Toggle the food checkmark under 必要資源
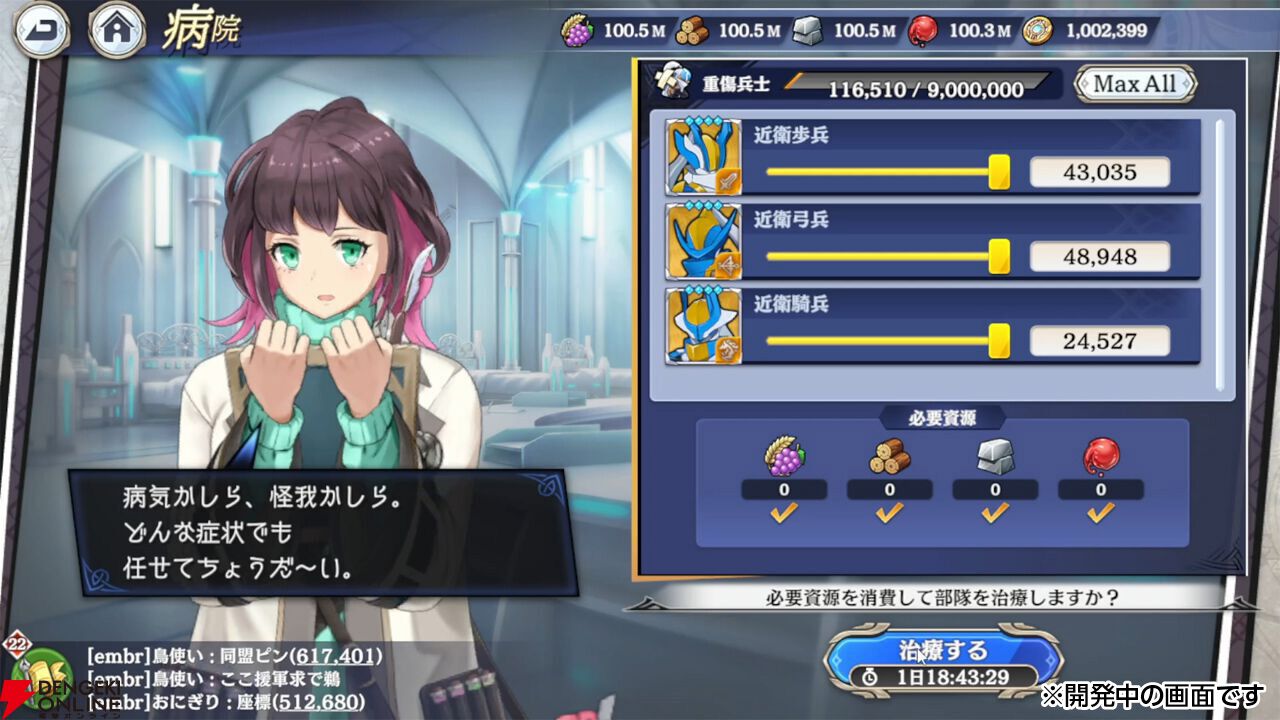The height and width of the screenshot is (720, 1280). coord(781,513)
